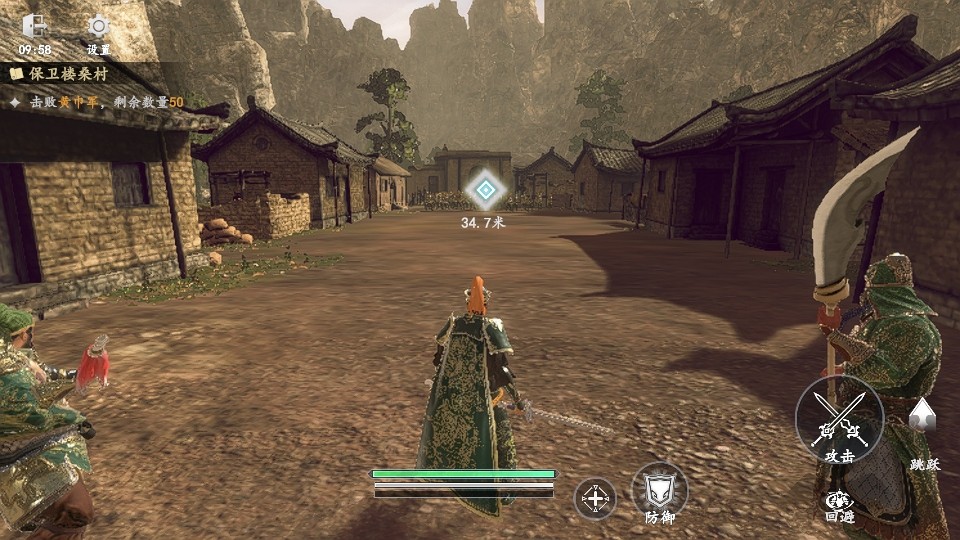Tap the crosshair lock-on button
This screenshot has width=960, height=540.
[x=594, y=498]
